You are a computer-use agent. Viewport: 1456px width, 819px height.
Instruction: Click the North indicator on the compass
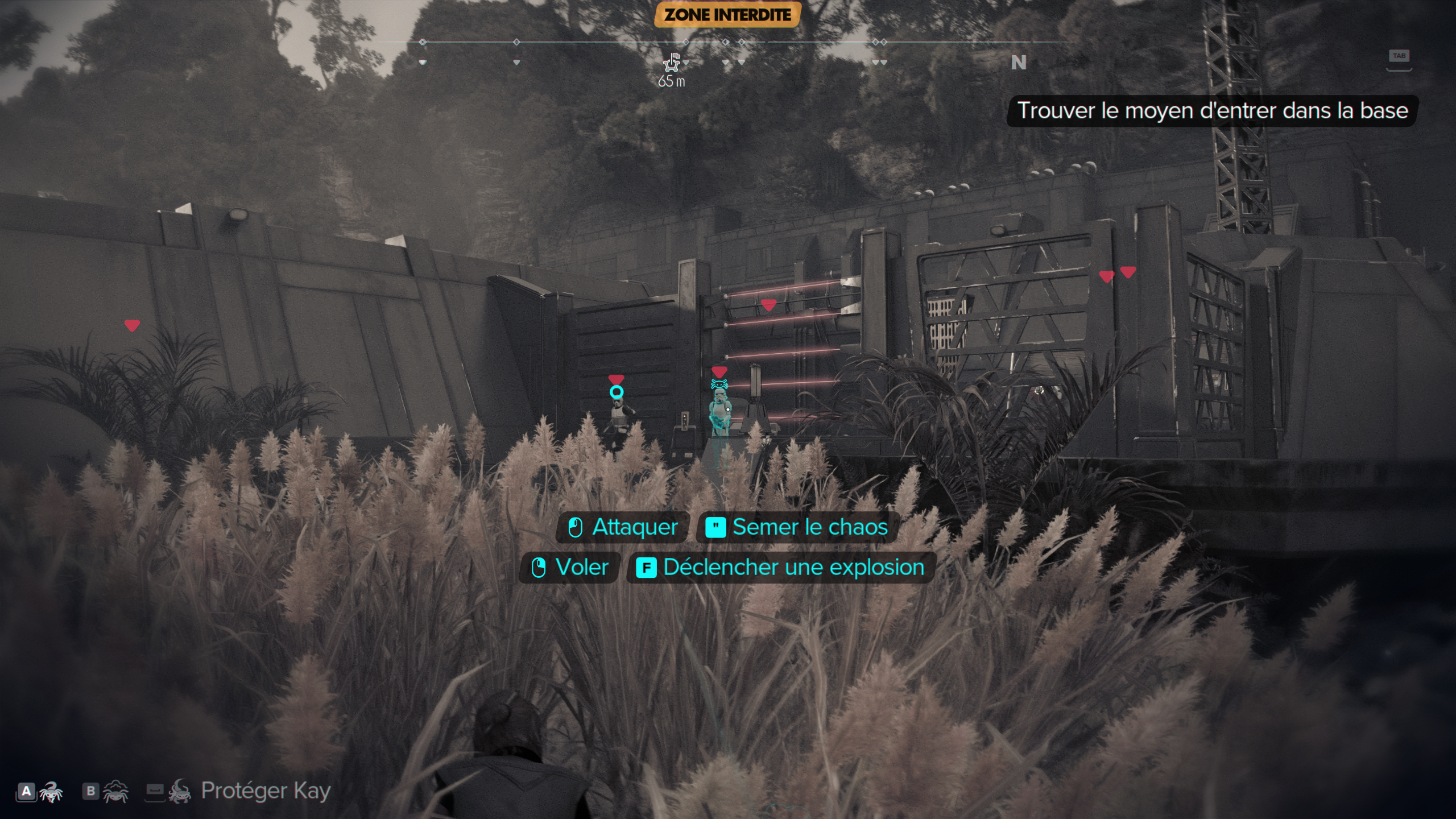click(1018, 63)
